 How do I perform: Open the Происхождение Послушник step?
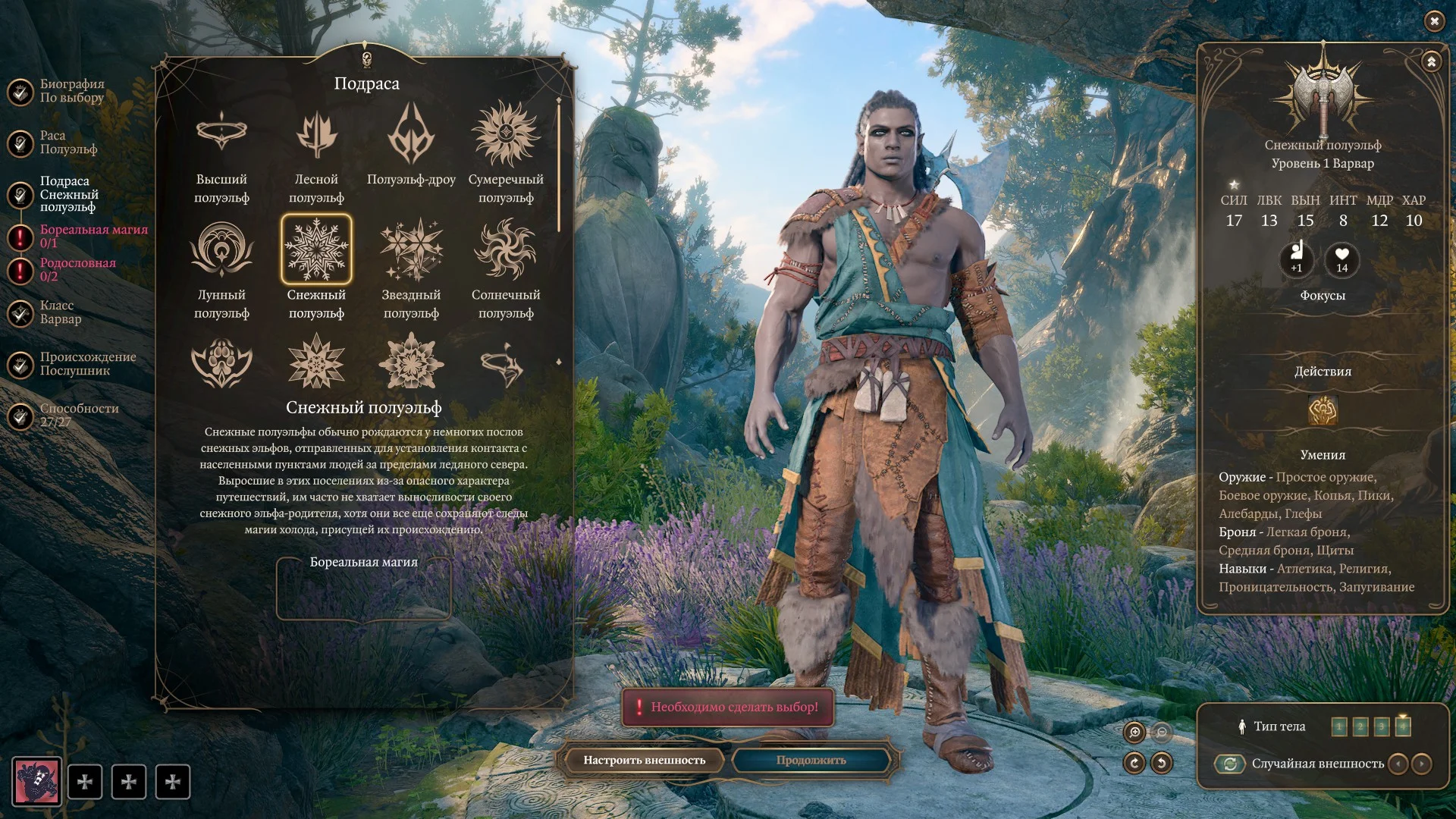pyautogui.click(x=87, y=364)
